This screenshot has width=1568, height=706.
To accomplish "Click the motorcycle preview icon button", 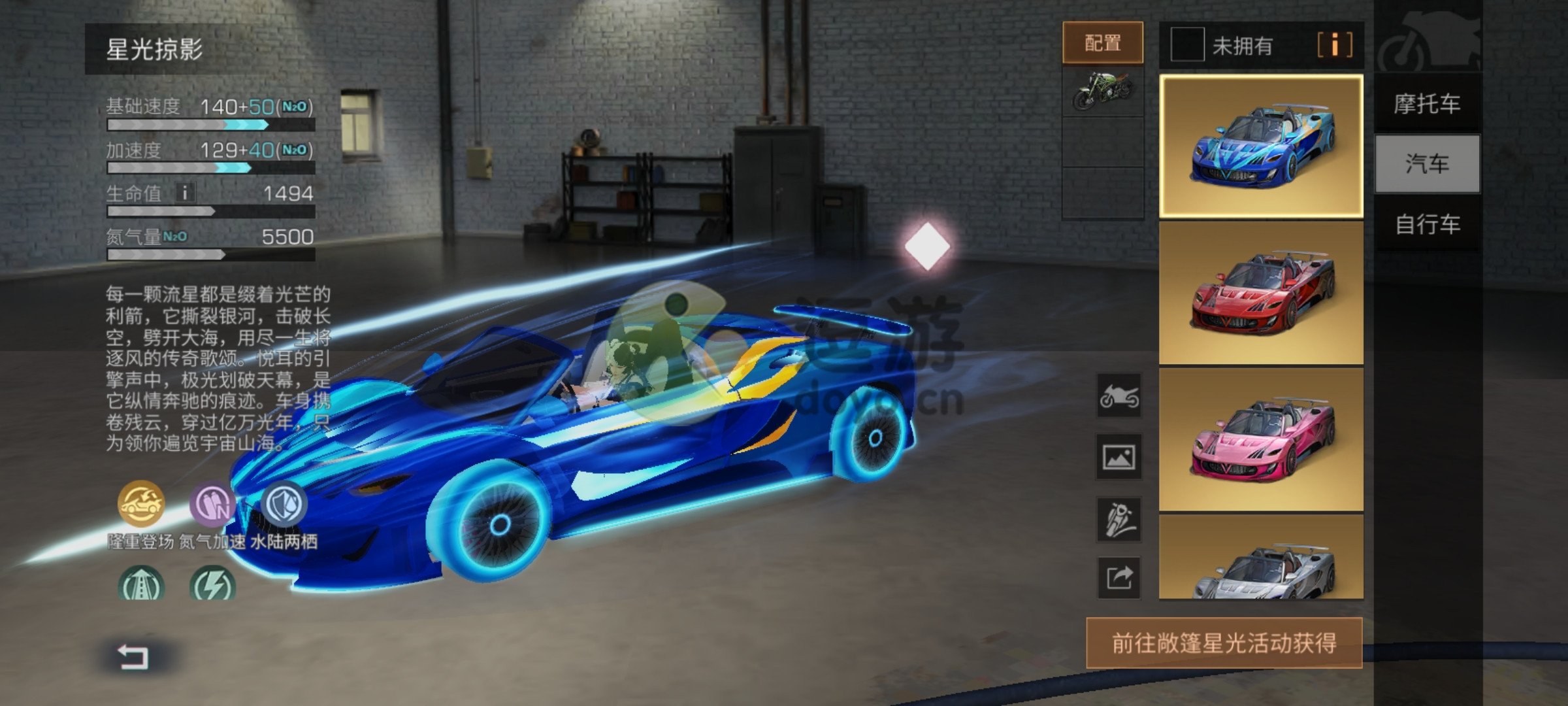I will click(1119, 396).
